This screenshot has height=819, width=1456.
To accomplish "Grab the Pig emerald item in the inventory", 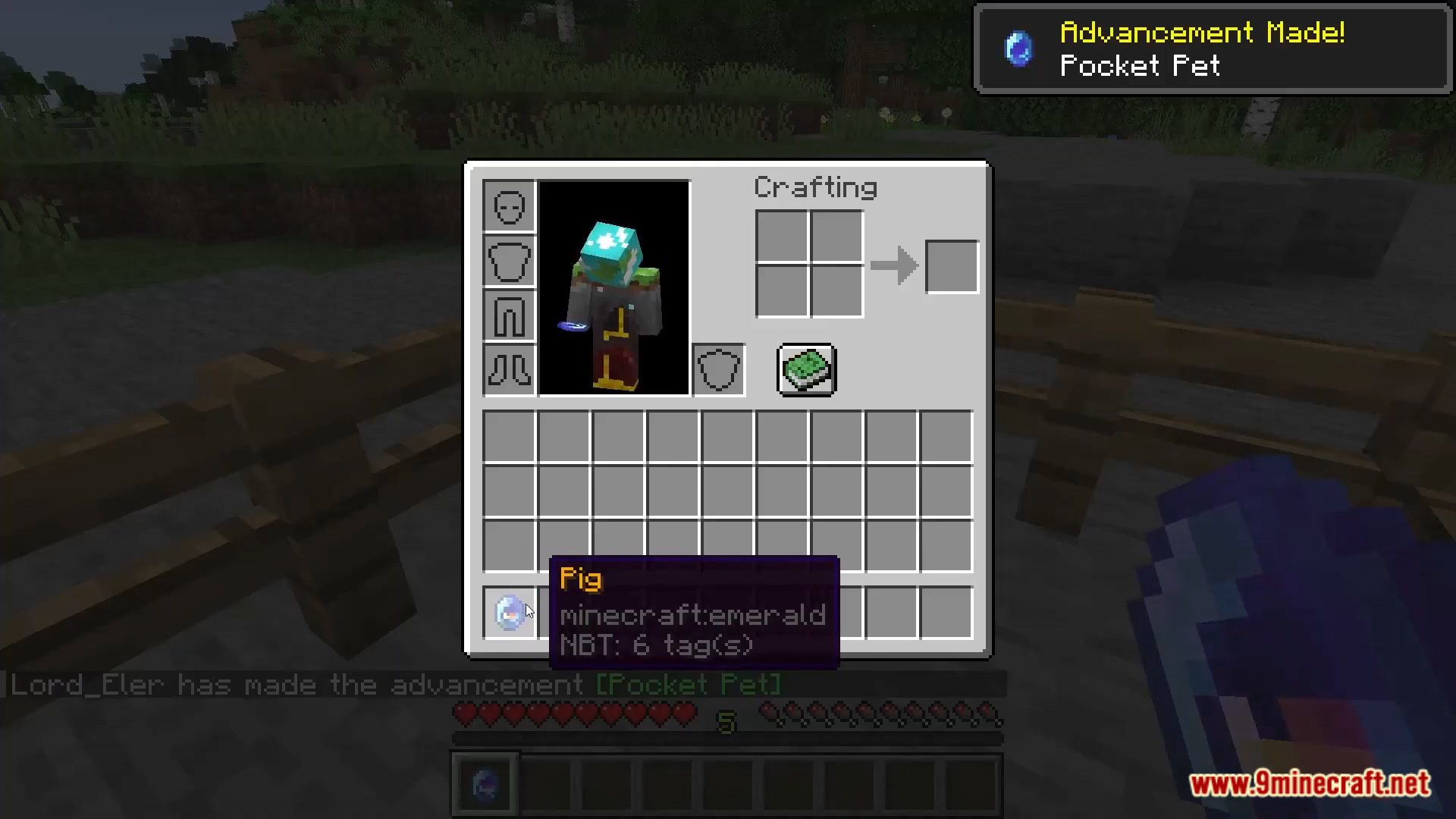I will click(x=510, y=613).
